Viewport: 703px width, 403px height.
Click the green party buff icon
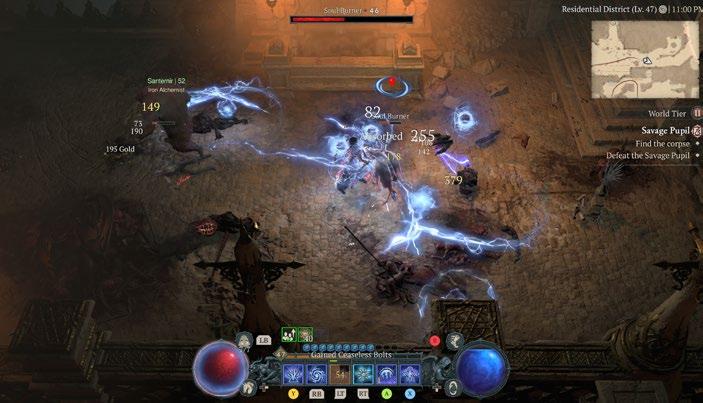tap(287, 335)
